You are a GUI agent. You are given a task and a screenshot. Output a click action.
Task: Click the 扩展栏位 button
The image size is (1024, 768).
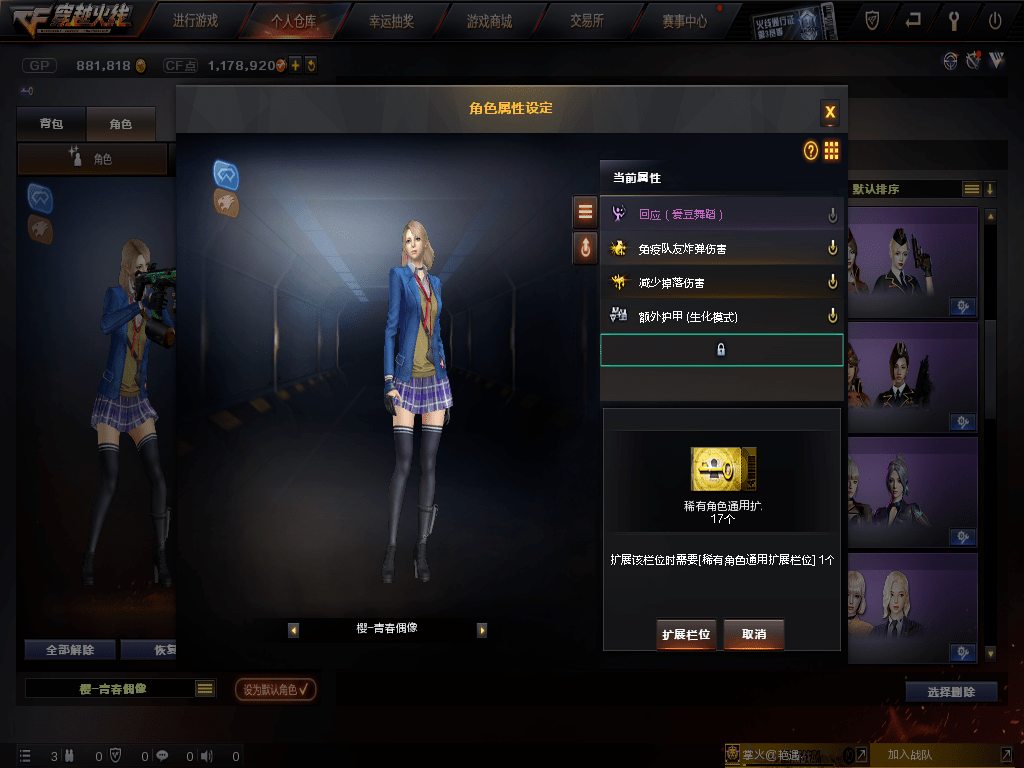pos(686,635)
